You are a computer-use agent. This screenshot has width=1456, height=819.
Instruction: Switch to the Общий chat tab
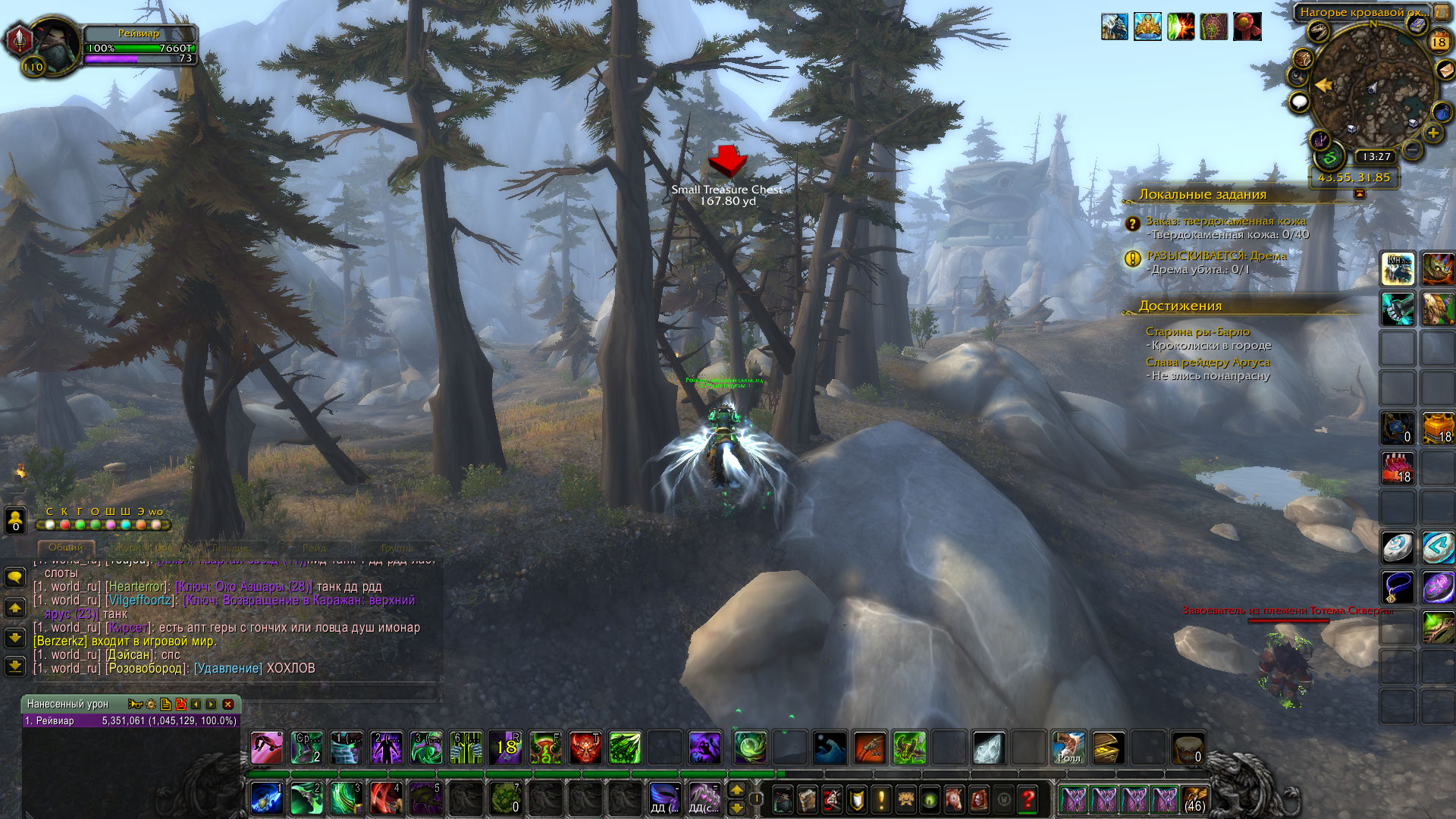point(66,548)
